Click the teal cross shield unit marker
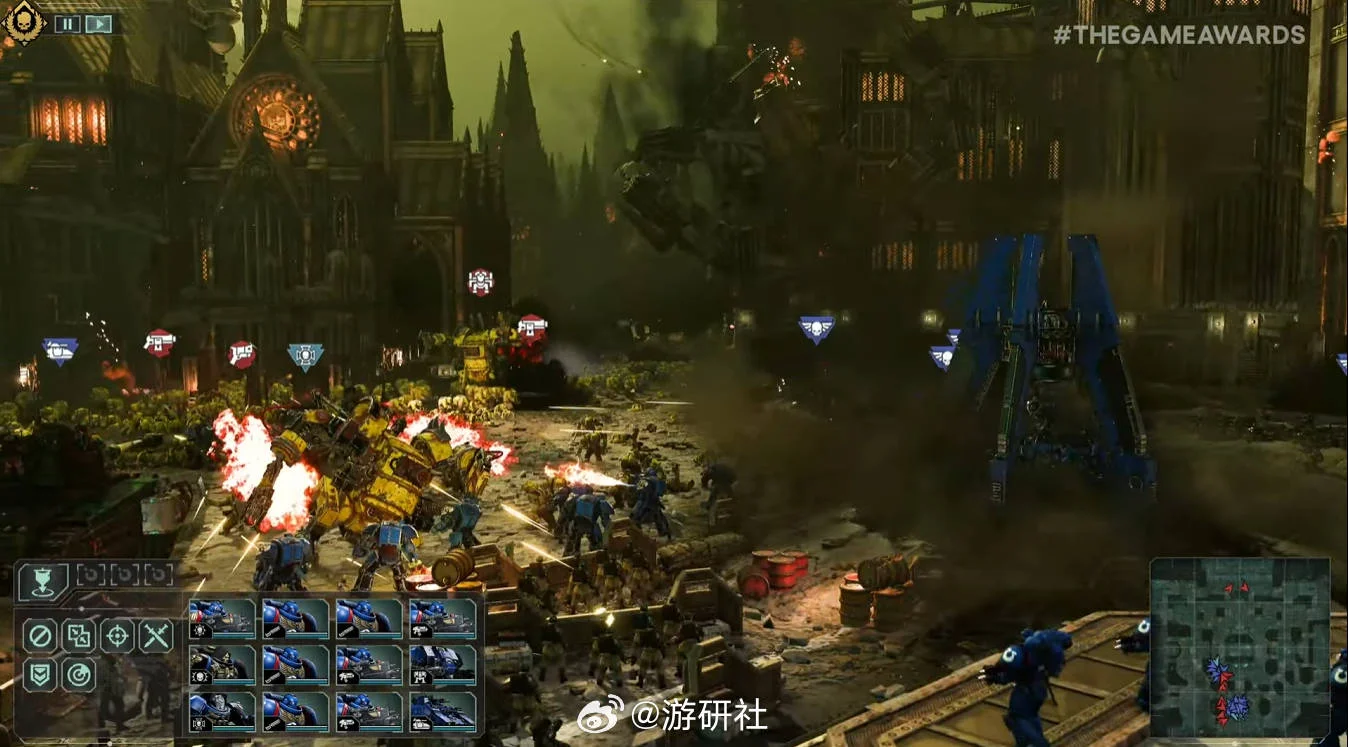 click(305, 356)
